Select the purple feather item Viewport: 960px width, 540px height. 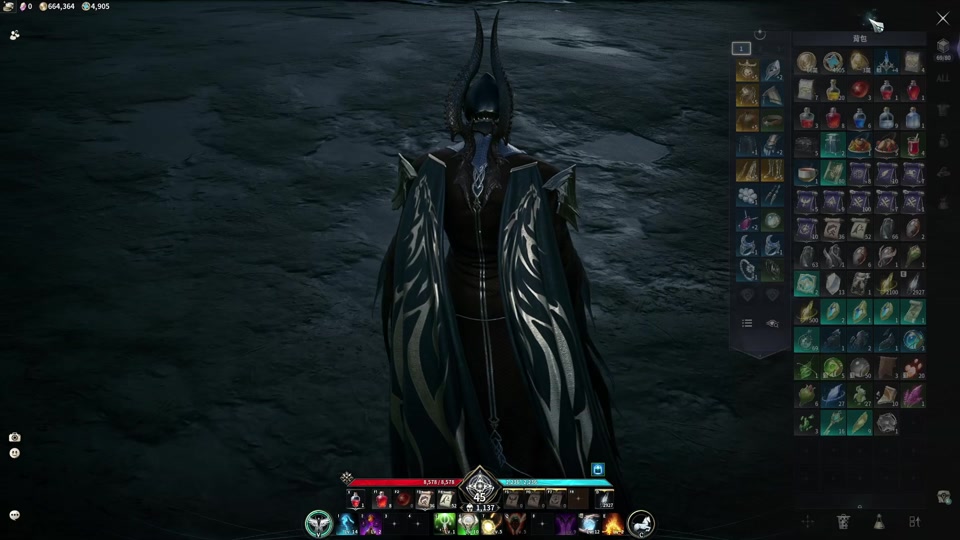[x=914, y=396]
